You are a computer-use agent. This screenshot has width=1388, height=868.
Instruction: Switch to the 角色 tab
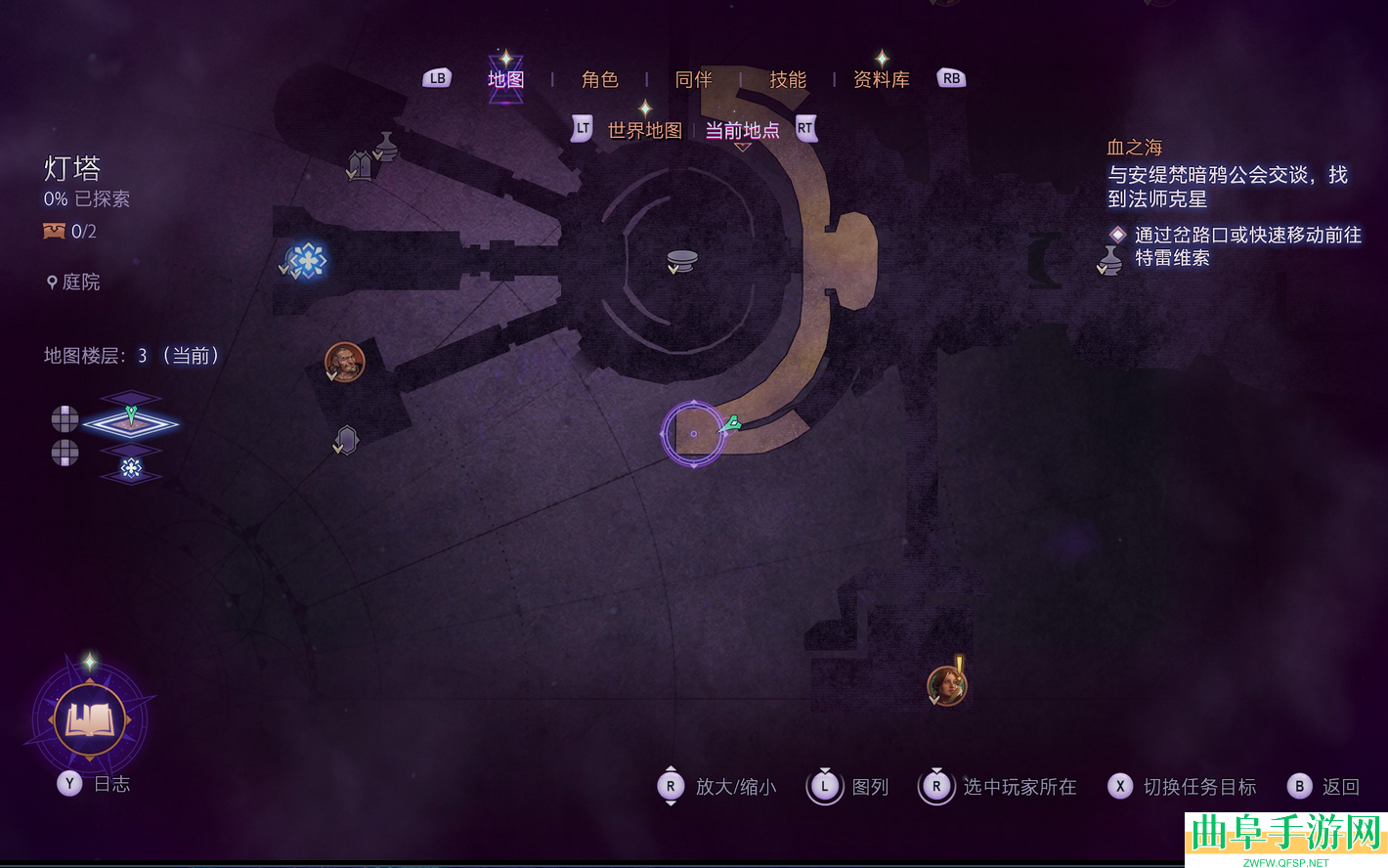pos(599,79)
